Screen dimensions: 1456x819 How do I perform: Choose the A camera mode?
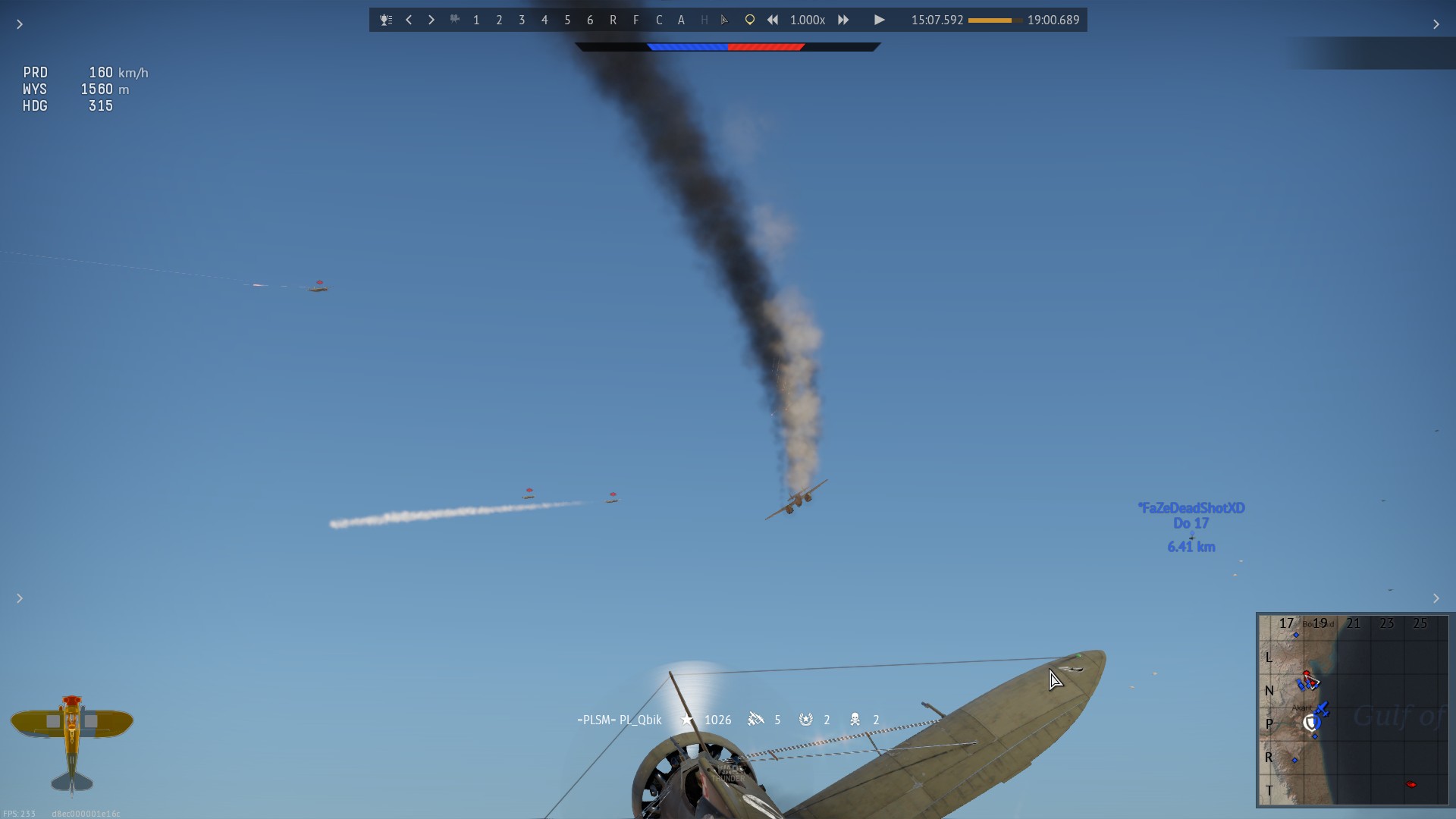coord(681,20)
